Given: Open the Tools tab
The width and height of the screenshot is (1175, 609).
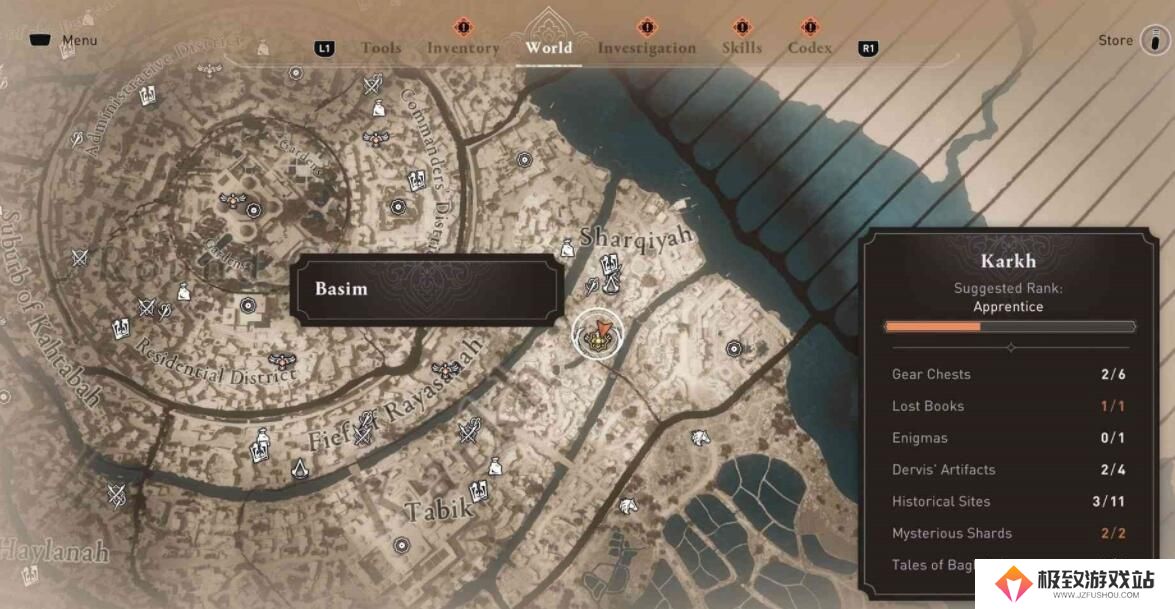Looking at the screenshot, I should point(381,48).
